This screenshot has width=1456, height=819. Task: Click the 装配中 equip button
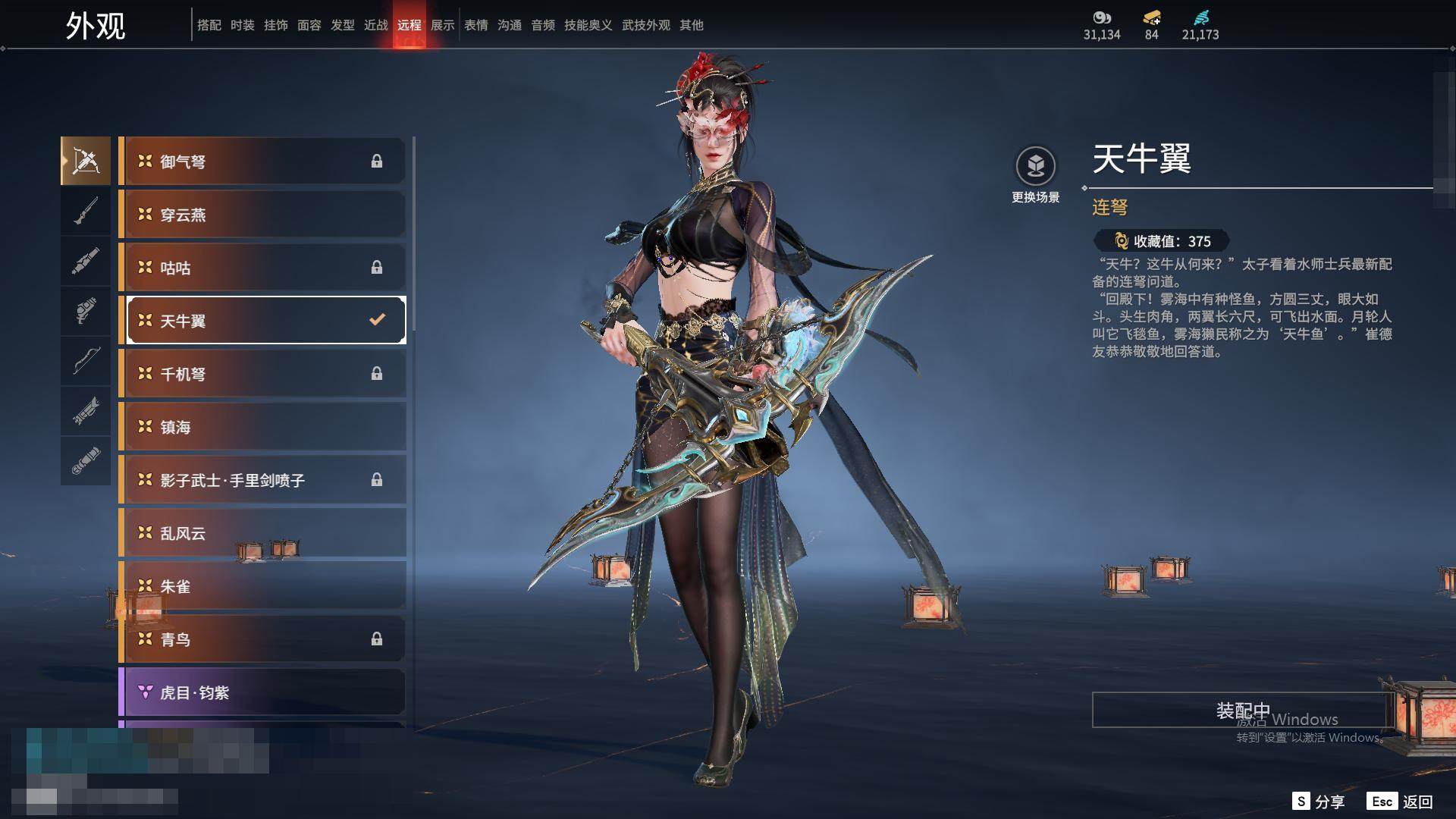1242,710
